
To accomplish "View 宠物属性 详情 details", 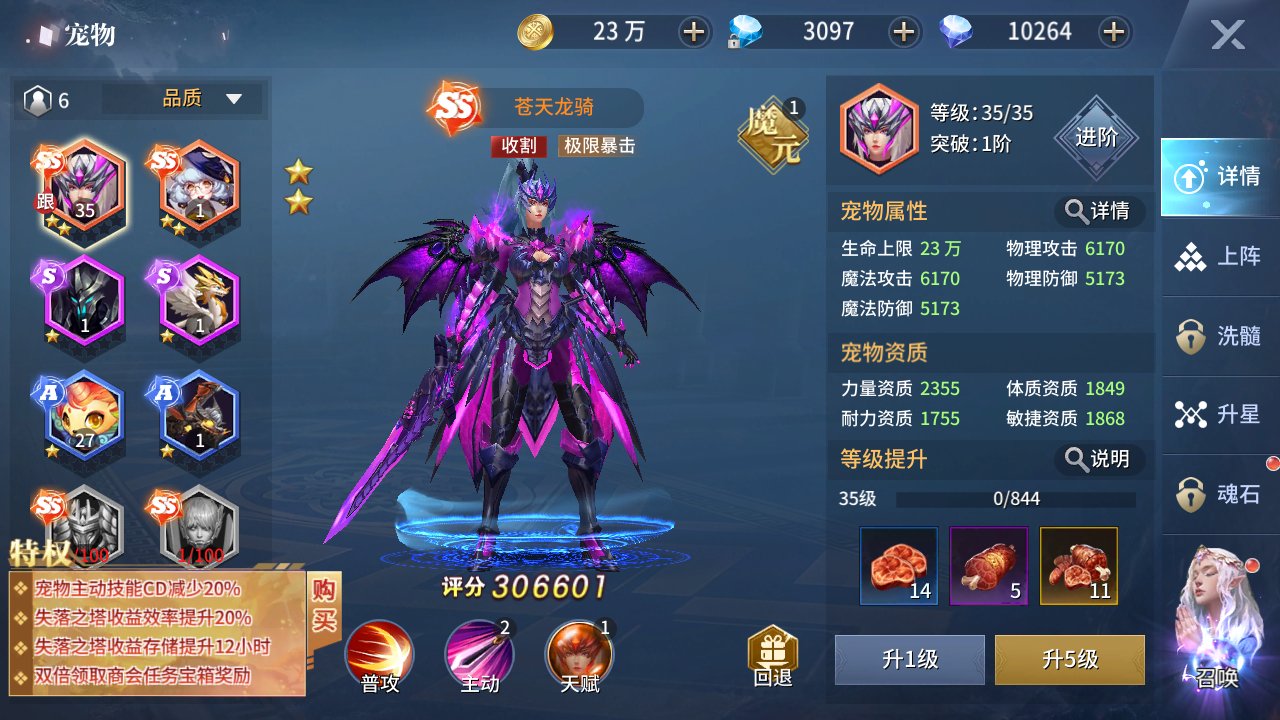I will point(1098,211).
